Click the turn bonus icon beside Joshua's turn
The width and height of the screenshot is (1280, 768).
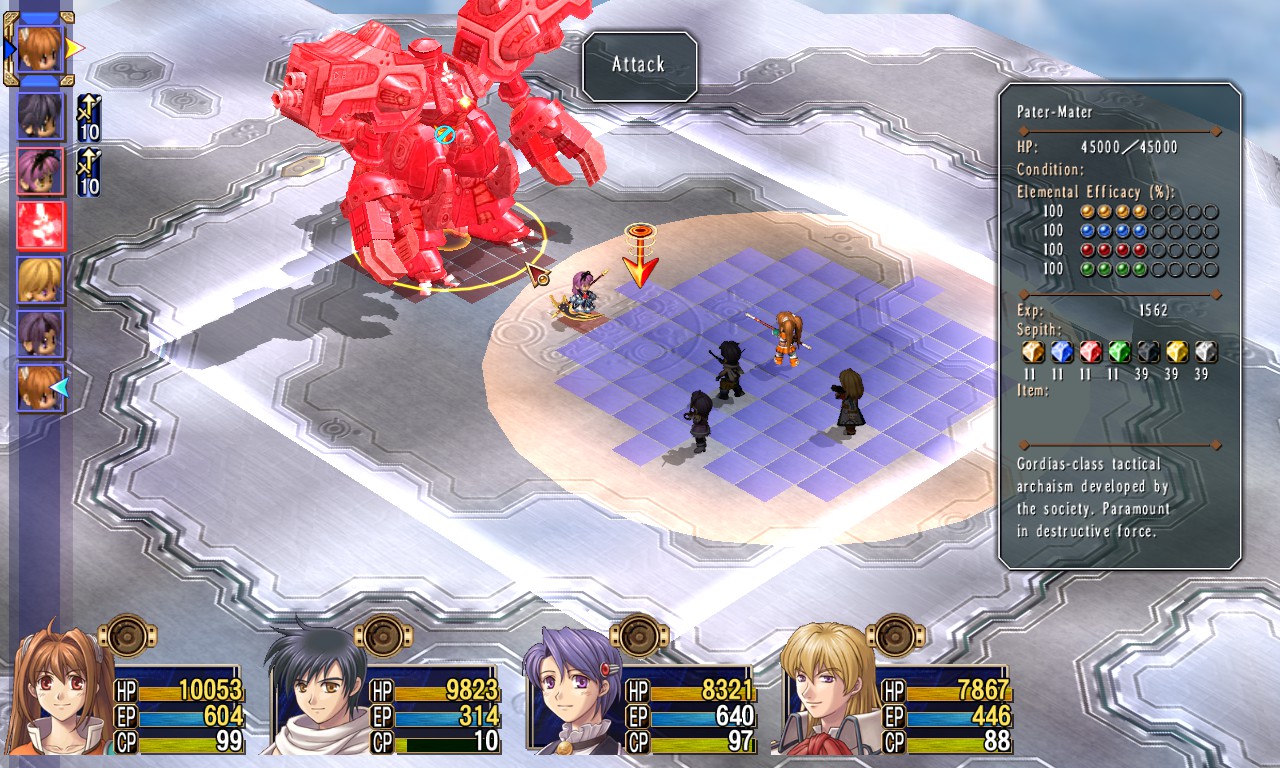coord(88,117)
